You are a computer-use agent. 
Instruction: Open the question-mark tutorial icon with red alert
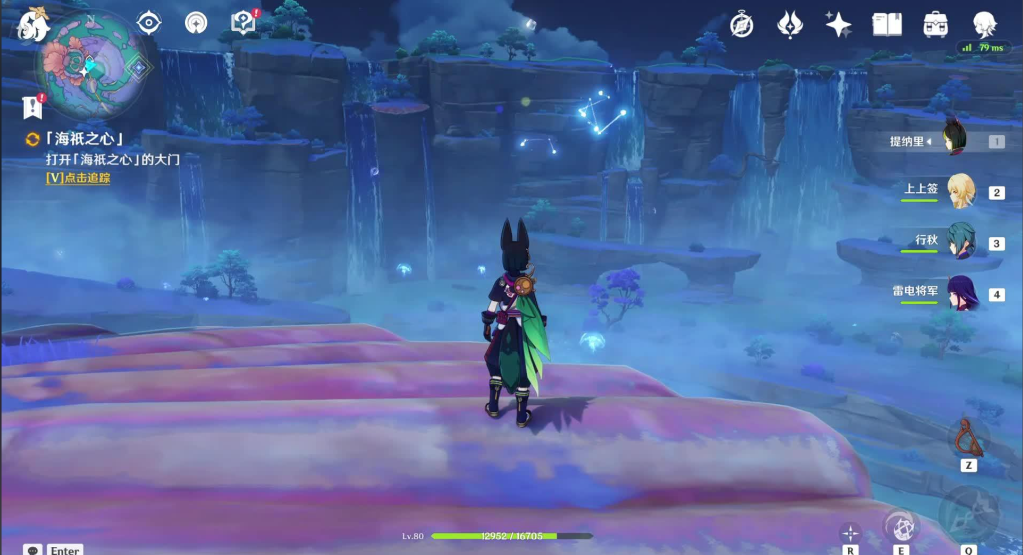242,22
